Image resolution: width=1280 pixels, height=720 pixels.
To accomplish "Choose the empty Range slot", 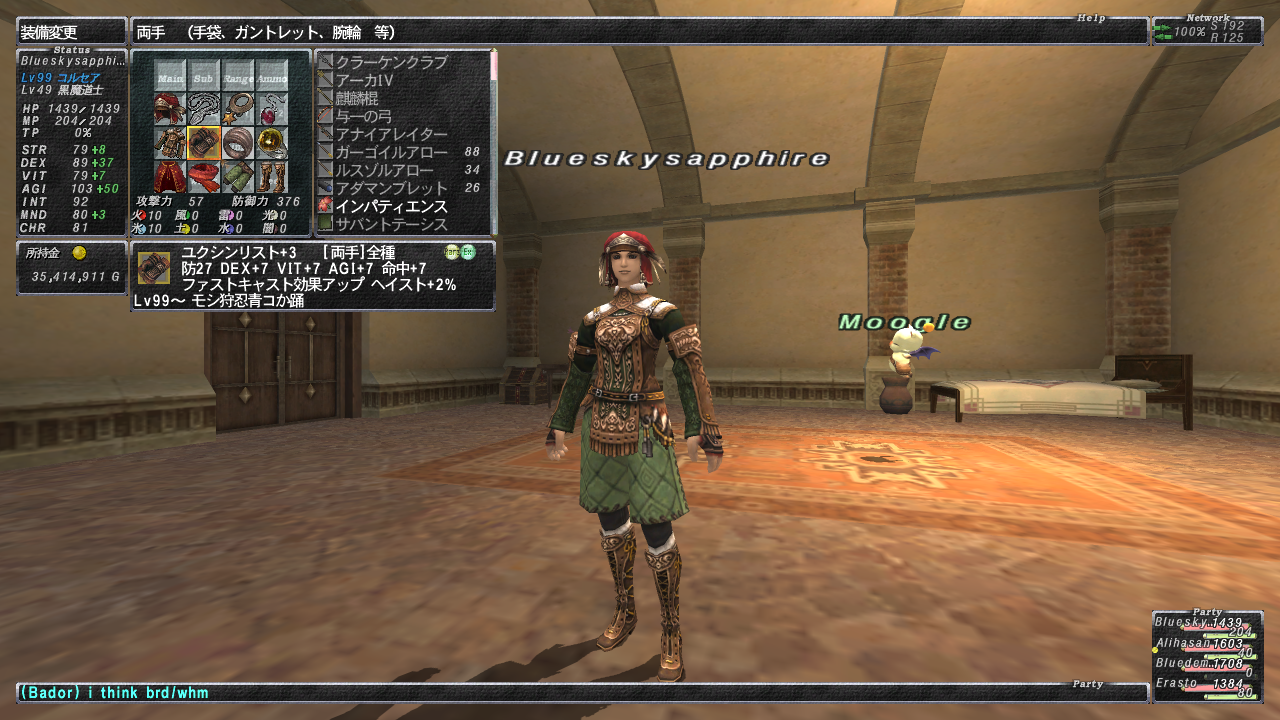I will [238, 76].
